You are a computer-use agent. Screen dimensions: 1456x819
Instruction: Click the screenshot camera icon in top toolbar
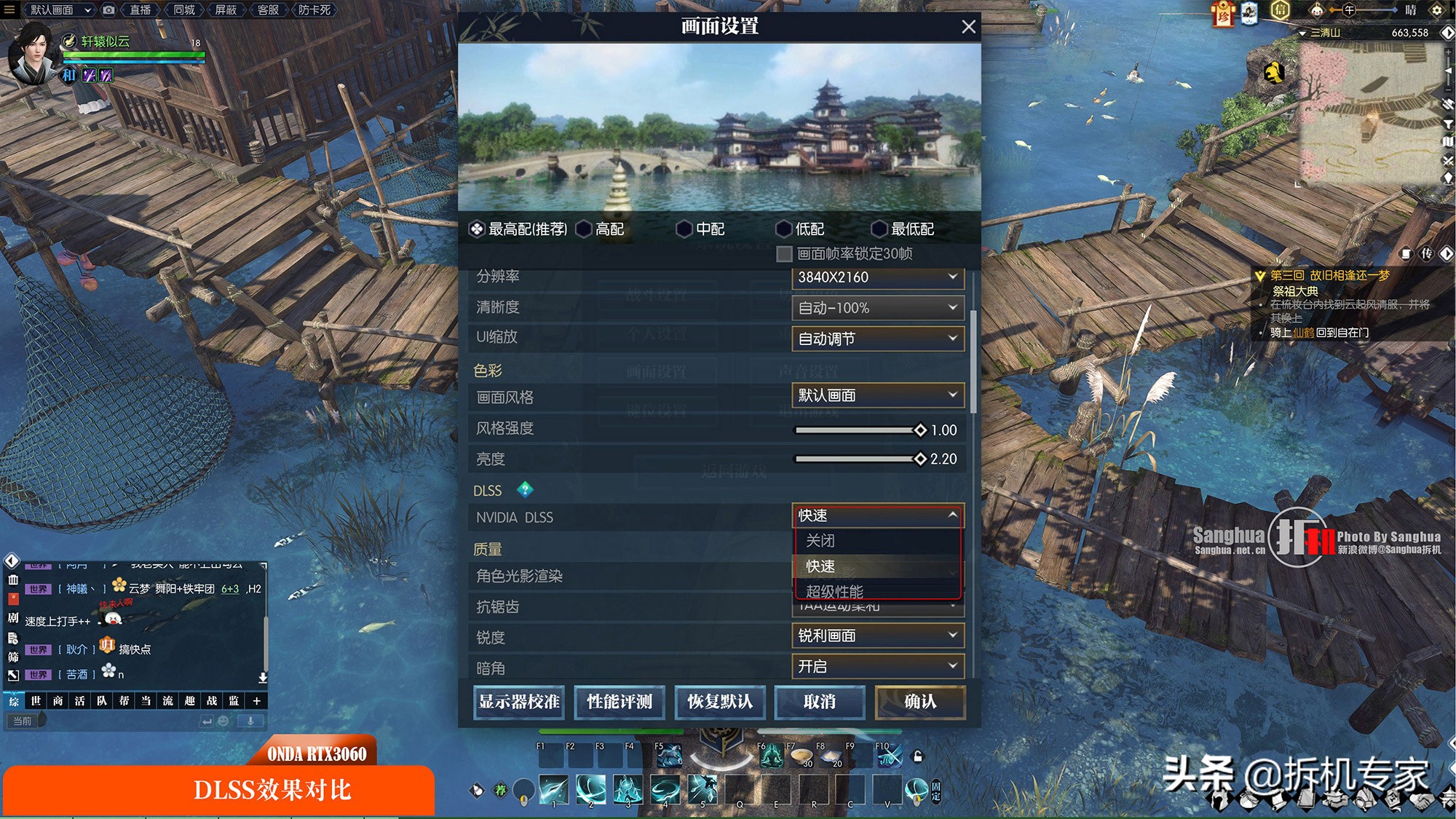tap(109, 10)
